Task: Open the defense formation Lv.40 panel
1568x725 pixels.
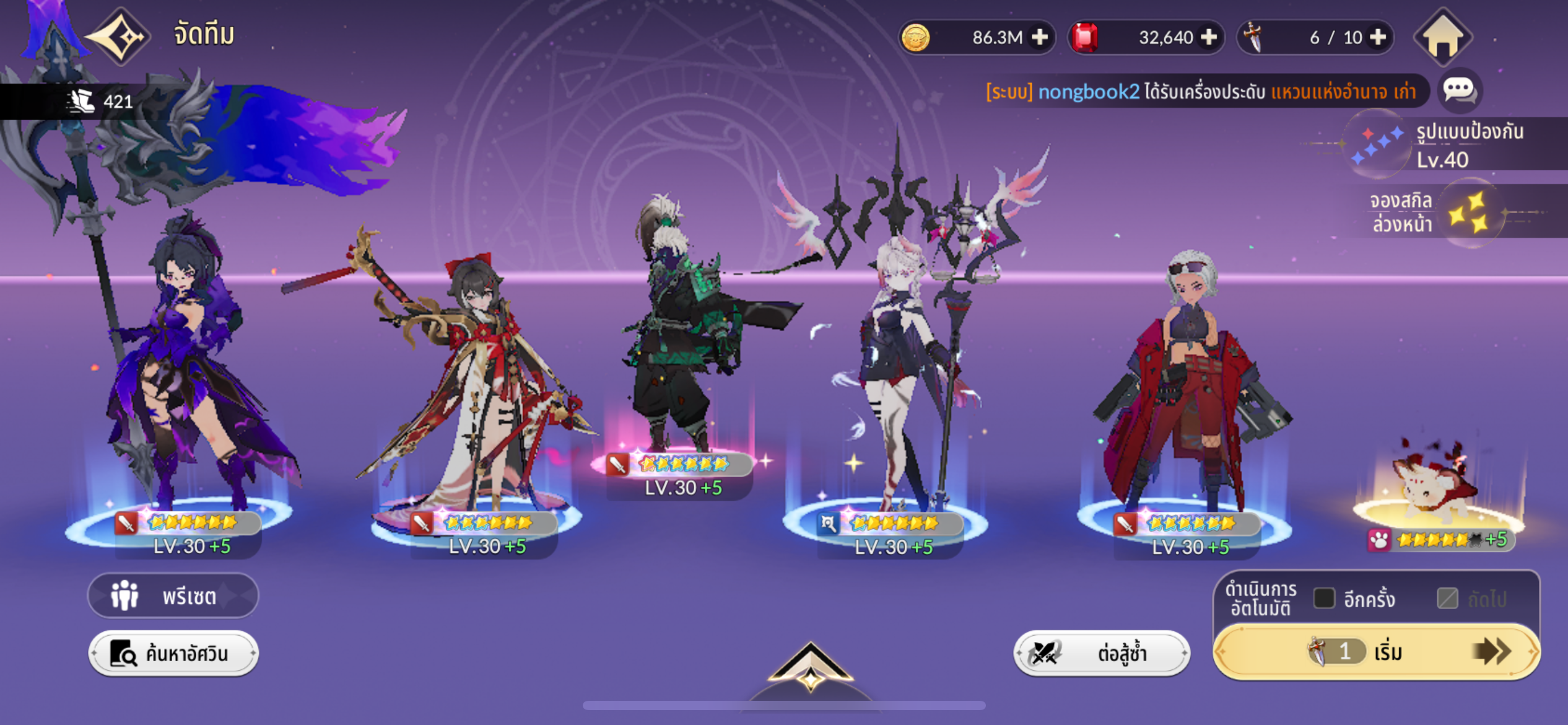Action: pos(1443,145)
